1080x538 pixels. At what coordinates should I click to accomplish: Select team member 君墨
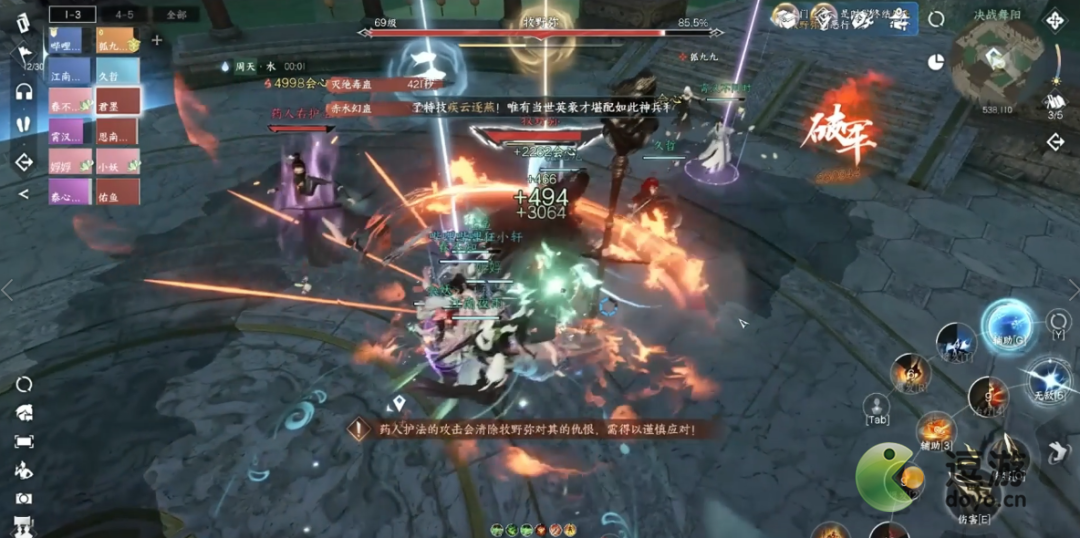[118, 100]
